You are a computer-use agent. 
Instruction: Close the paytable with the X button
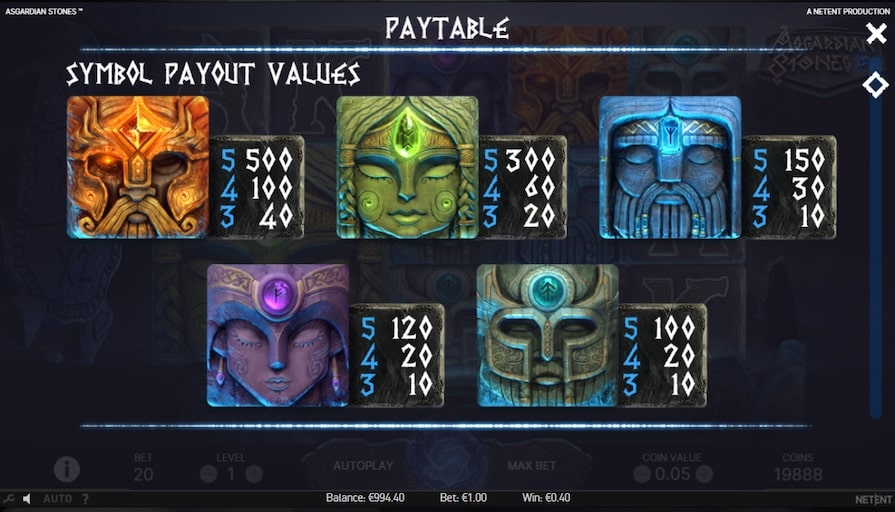(875, 35)
